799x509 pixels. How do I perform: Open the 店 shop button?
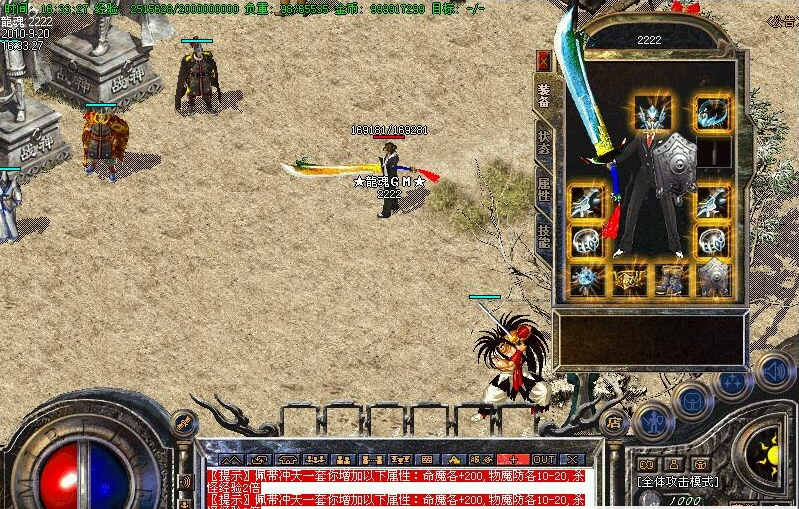[613, 422]
